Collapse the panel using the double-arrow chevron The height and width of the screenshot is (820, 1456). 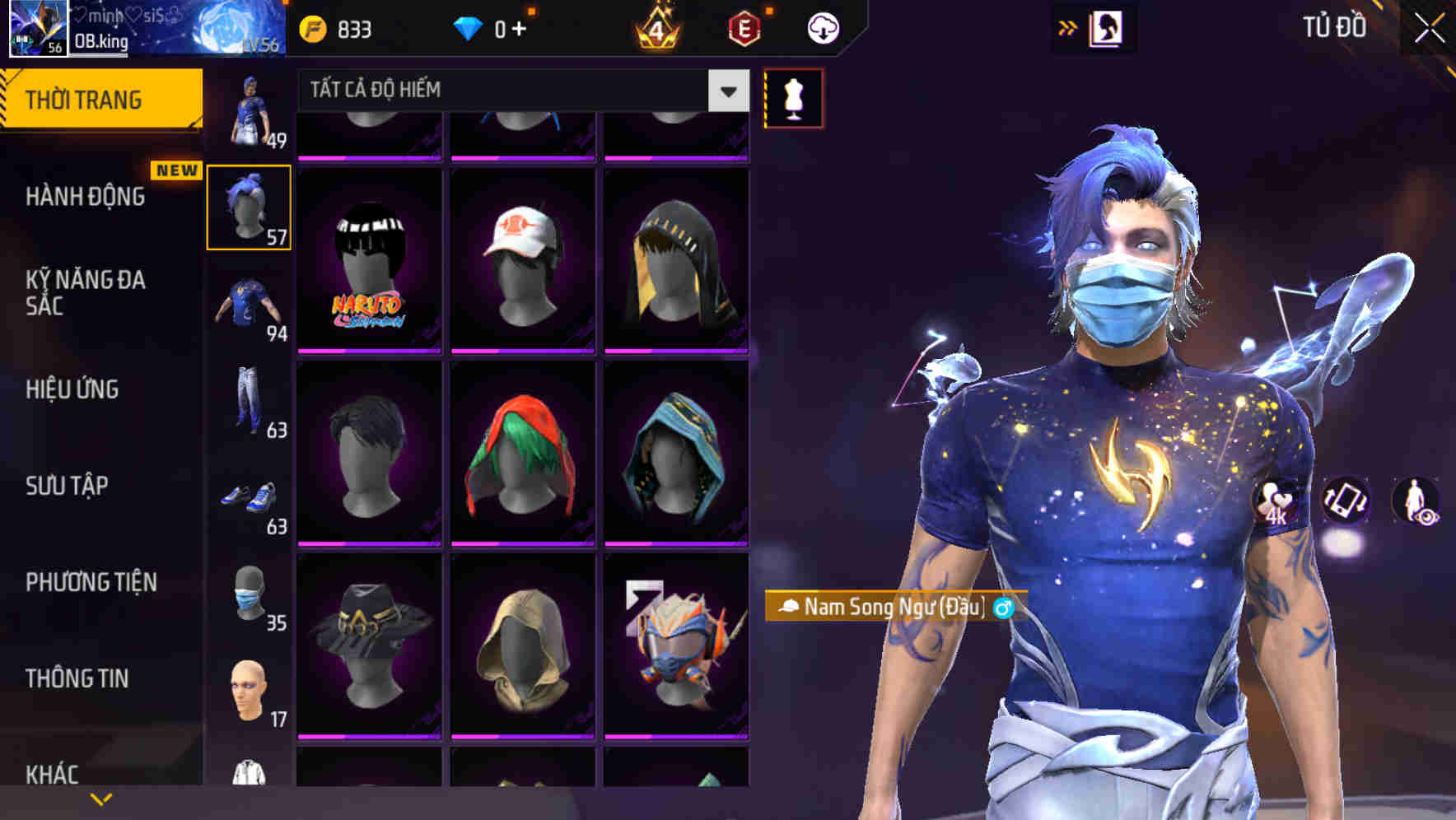tap(1067, 26)
